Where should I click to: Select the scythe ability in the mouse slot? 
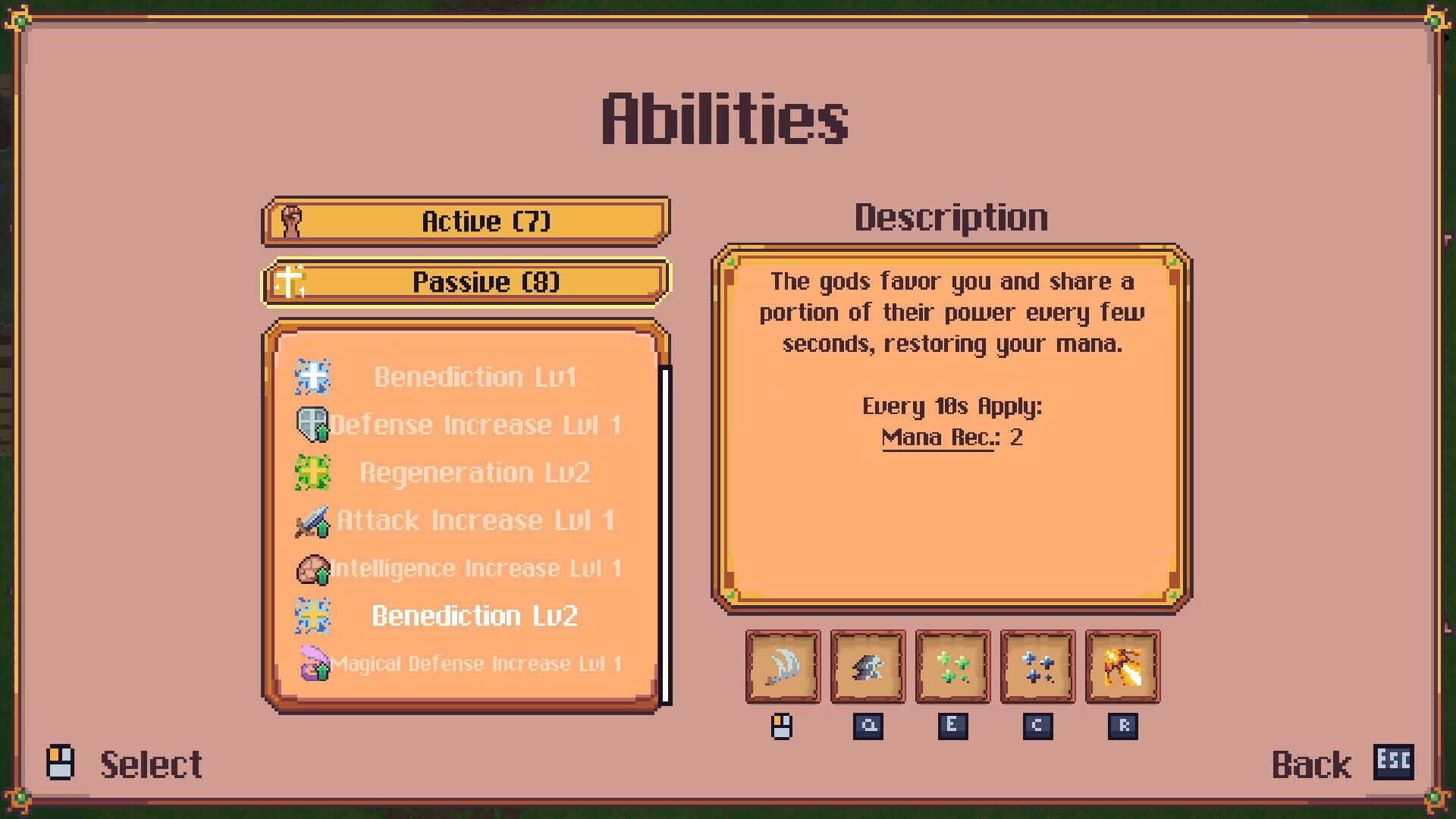[x=783, y=667]
